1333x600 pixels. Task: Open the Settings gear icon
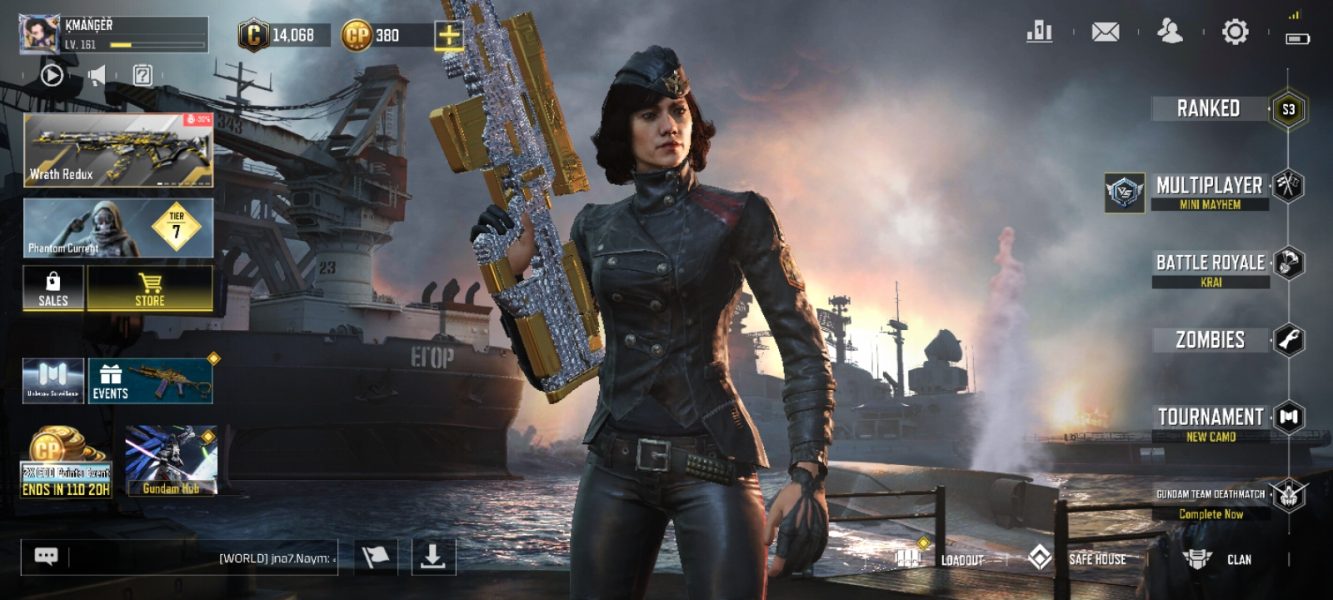1235,32
